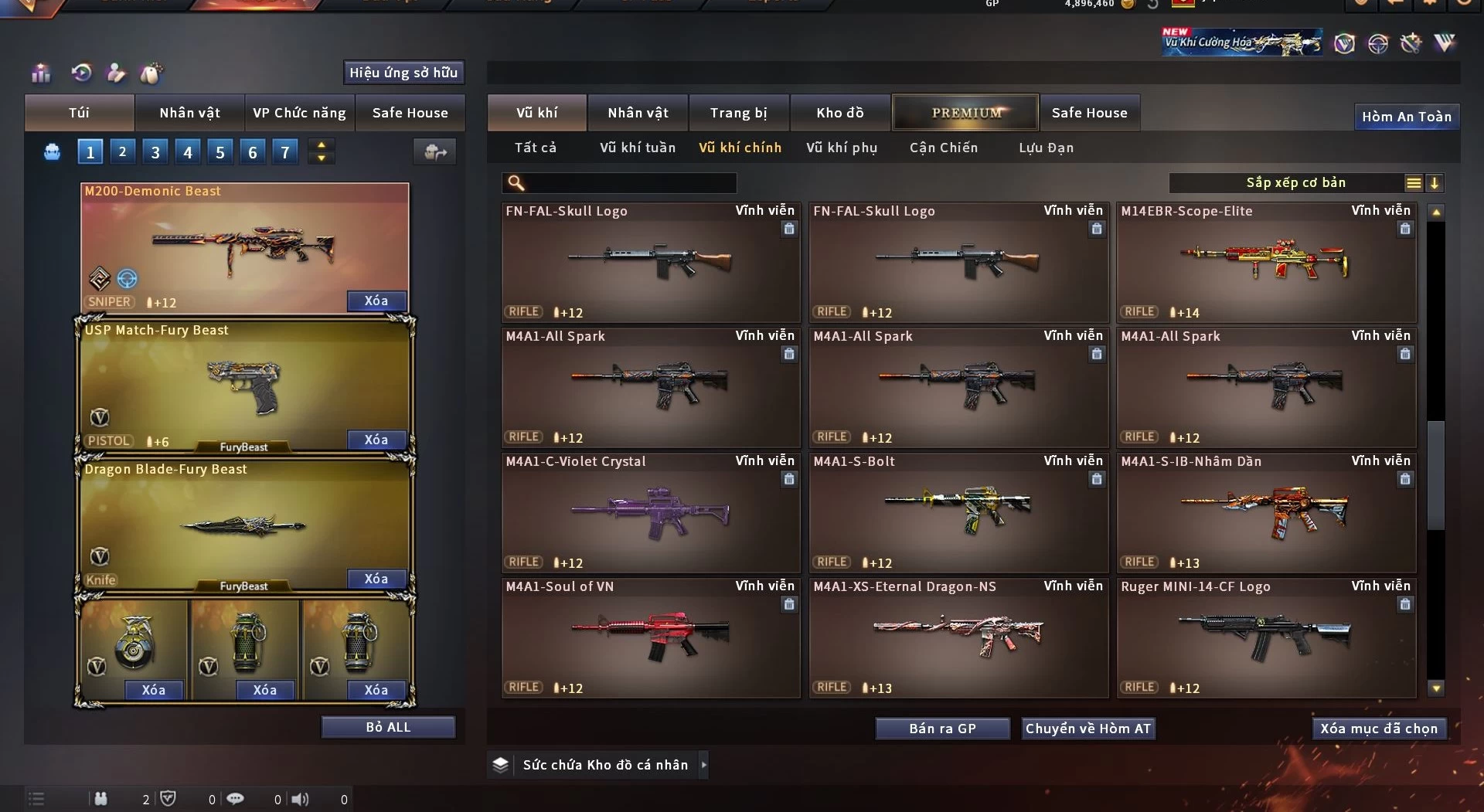The image size is (1484, 812).
Task: Choose the M4A1-C-Violet Crystal rifle
Action: click(x=650, y=513)
